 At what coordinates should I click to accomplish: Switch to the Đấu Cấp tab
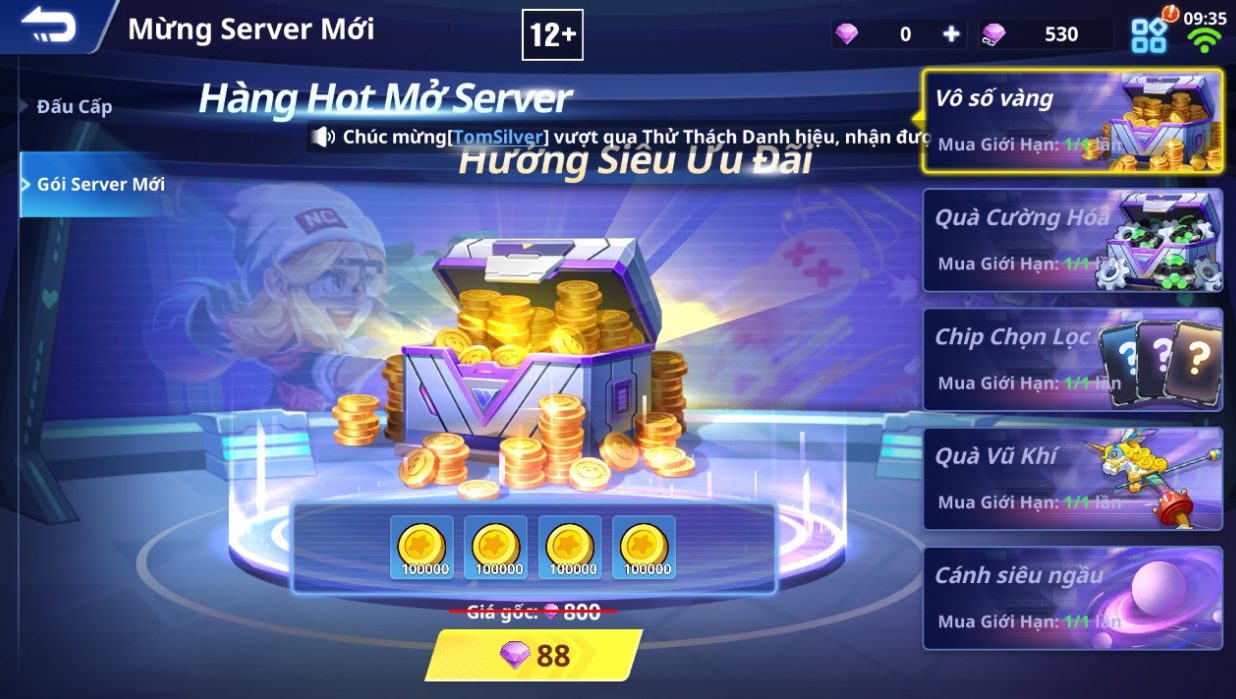pos(74,107)
